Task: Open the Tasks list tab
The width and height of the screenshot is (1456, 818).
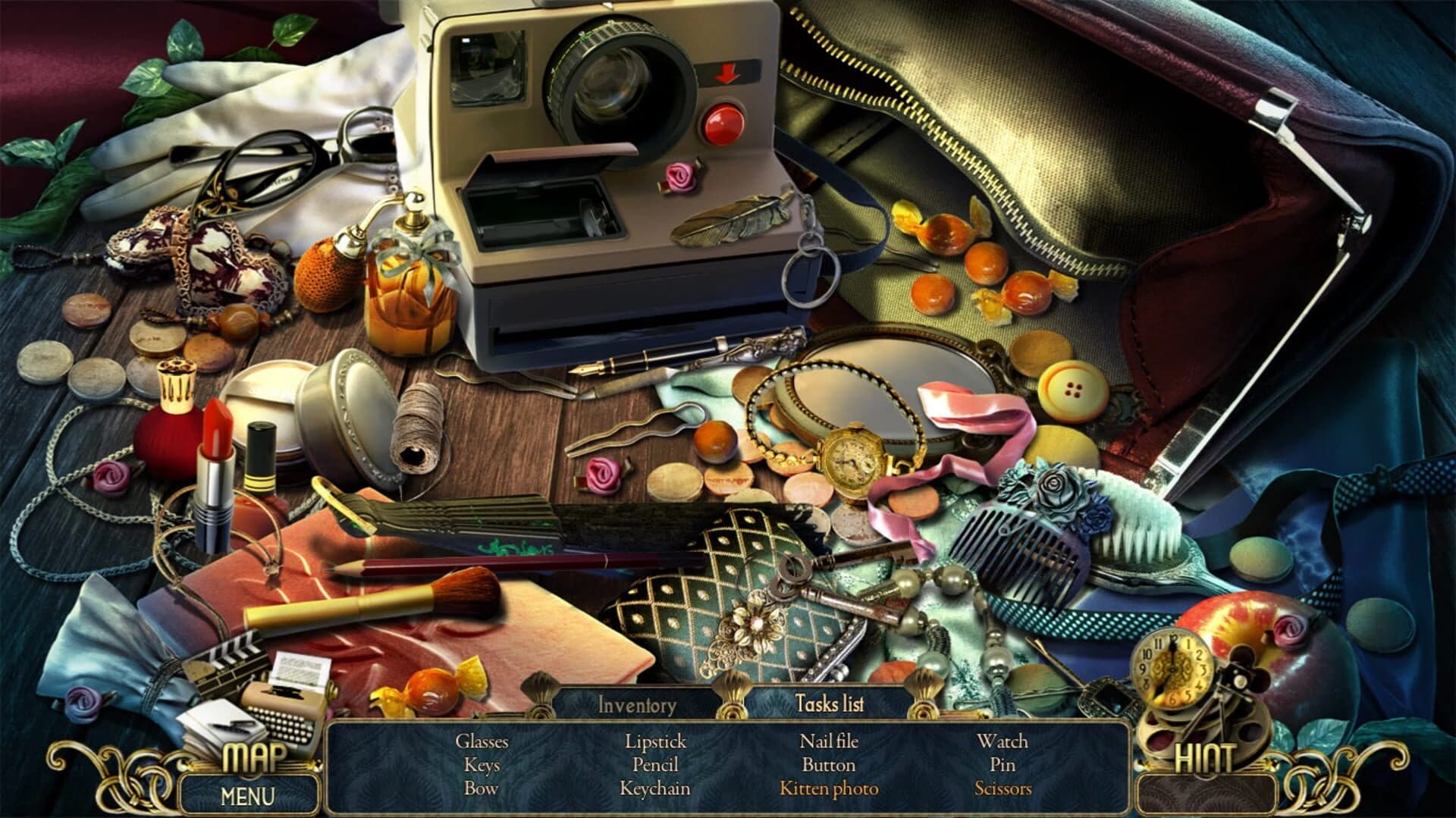Action: click(x=828, y=704)
